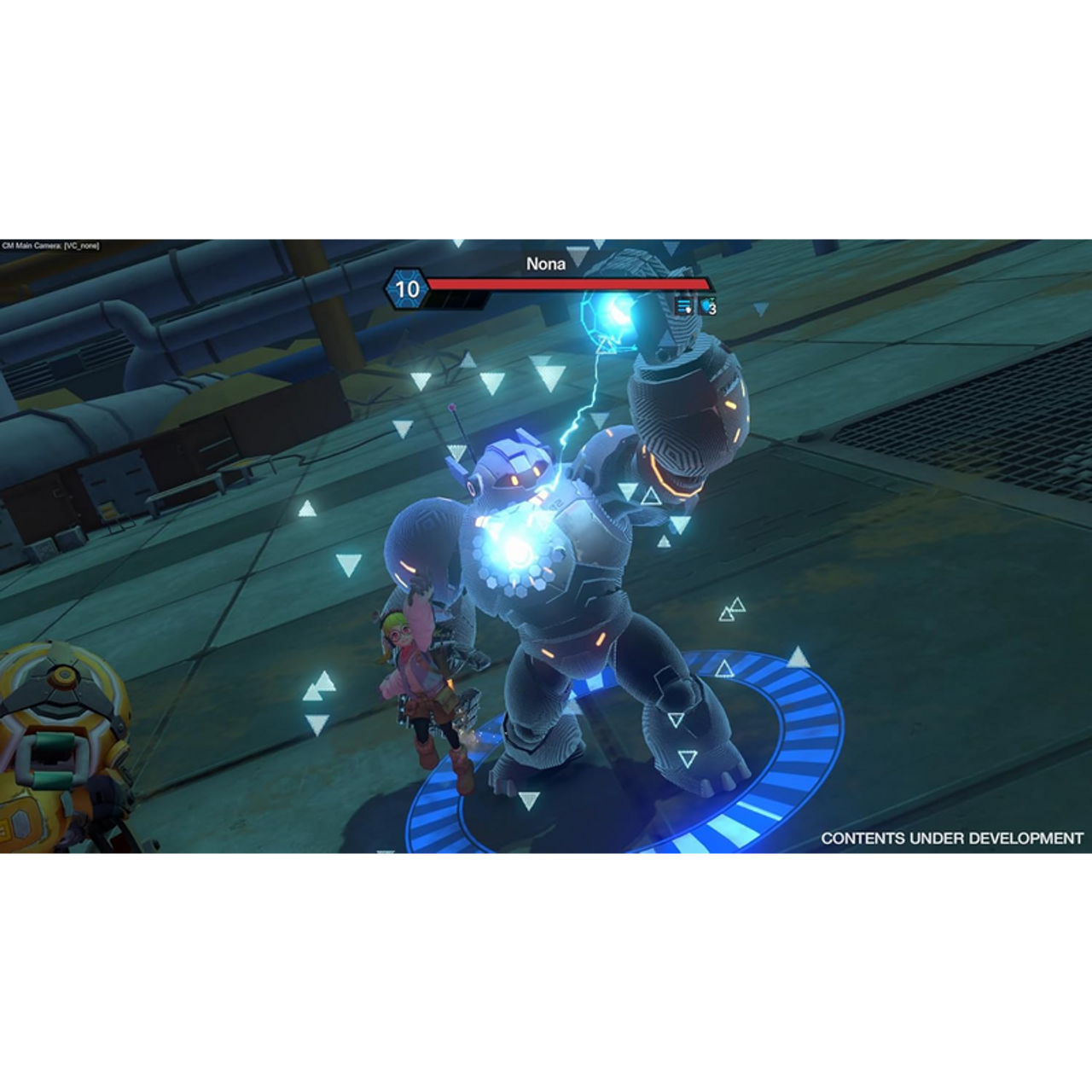The height and width of the screenshot is (1092, 1092).
Task: Select the buff list icon beside Nona's health bar
Action: (x=682, y=307)
